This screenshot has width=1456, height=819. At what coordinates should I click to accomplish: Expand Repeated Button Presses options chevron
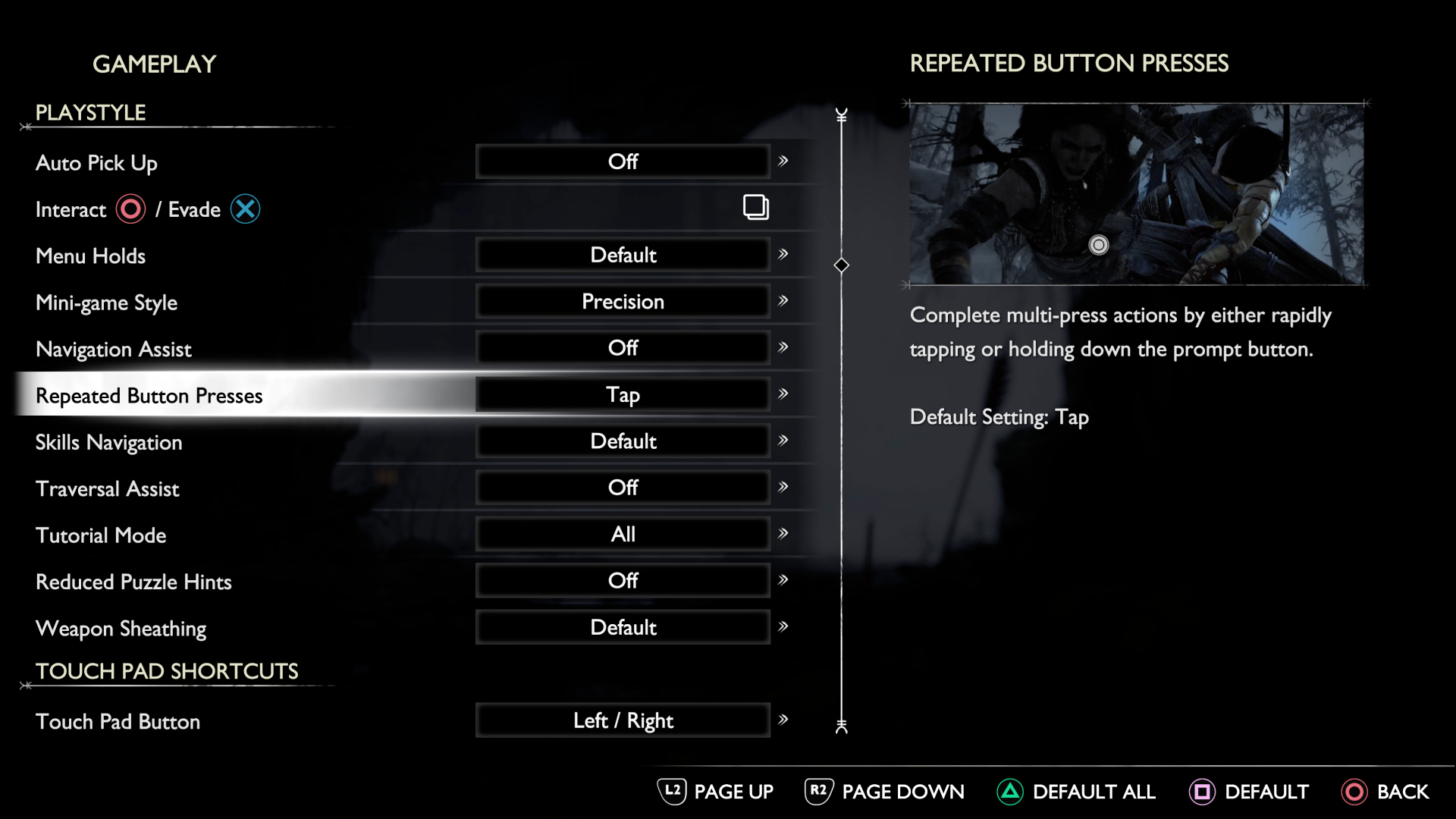coord(783,394)
